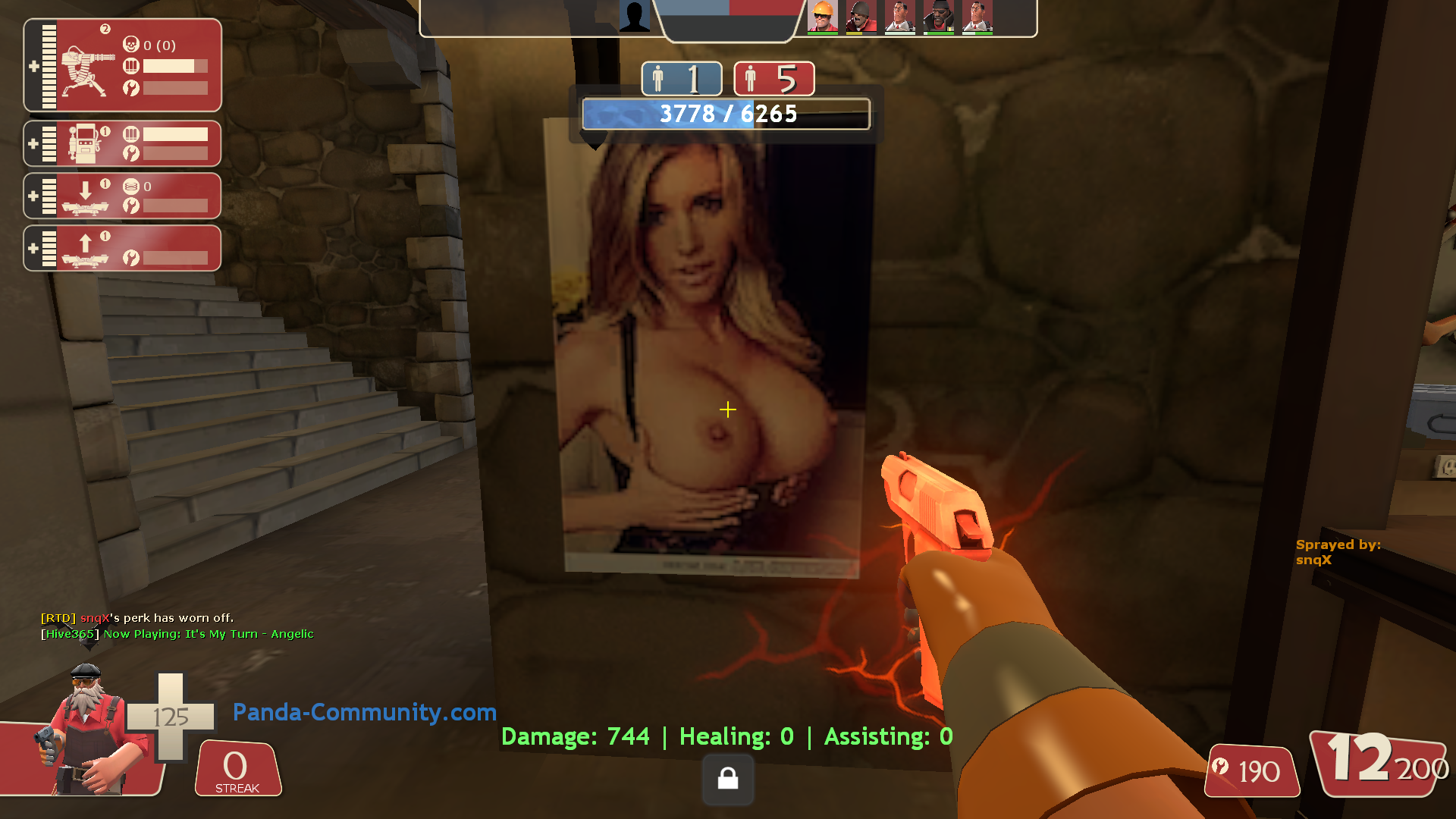1456x819 pixels.
Task: Click the shells ammo icon on Sentry panel
Action: (x=130, y=67)
